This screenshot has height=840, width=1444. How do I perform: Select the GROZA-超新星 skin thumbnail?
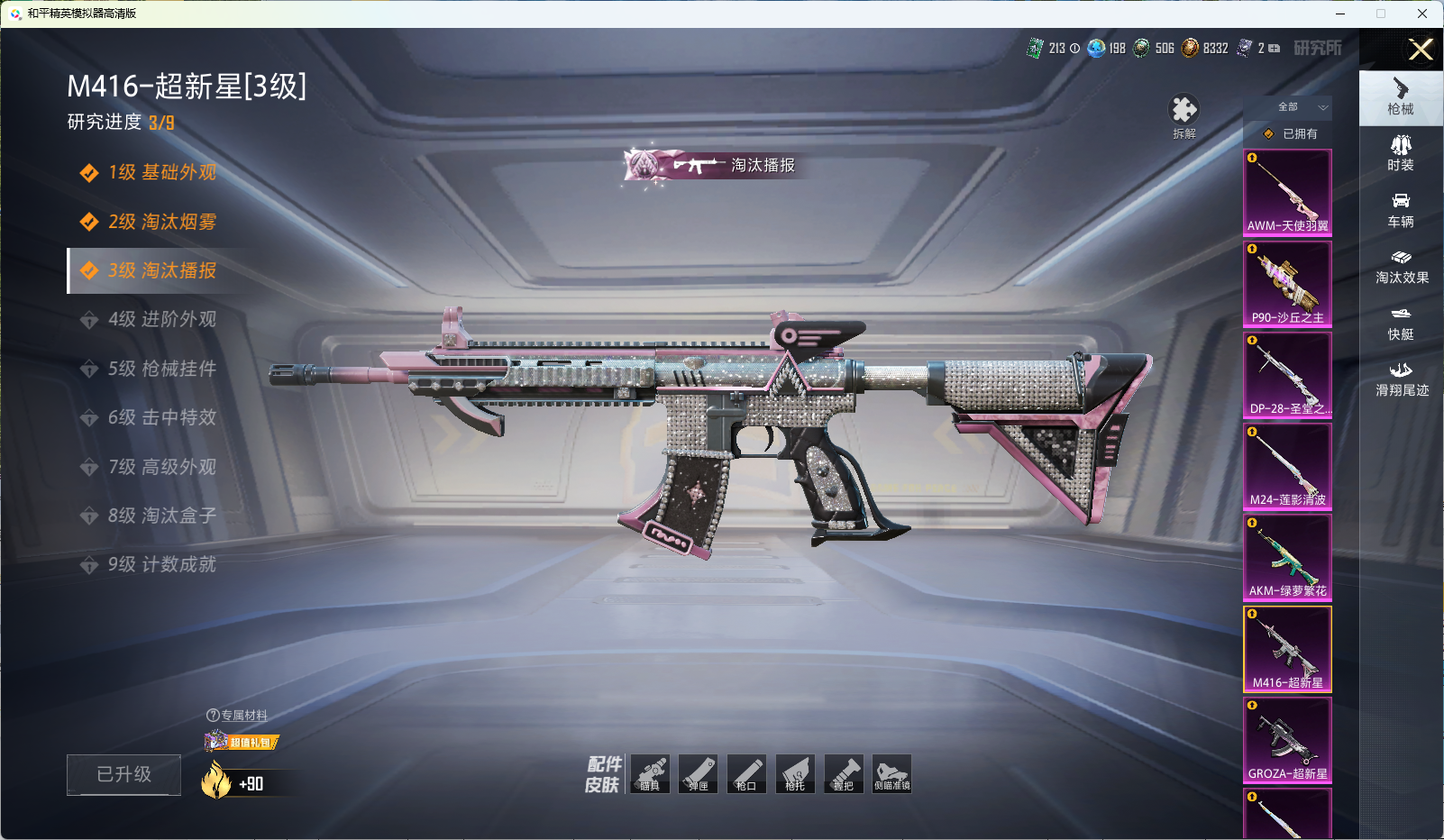point(1287,739)
